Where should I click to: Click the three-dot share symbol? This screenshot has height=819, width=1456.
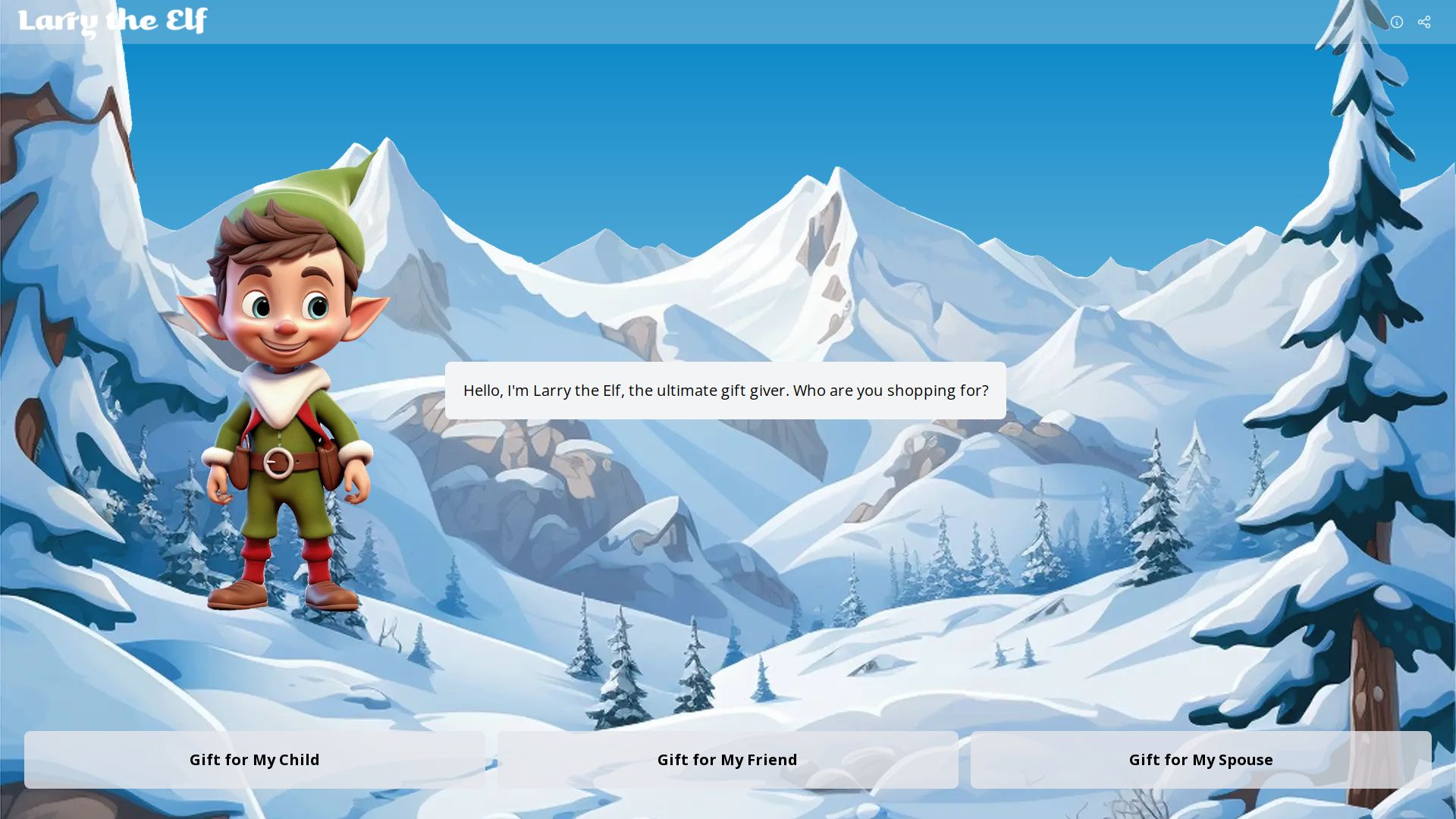1424,21
